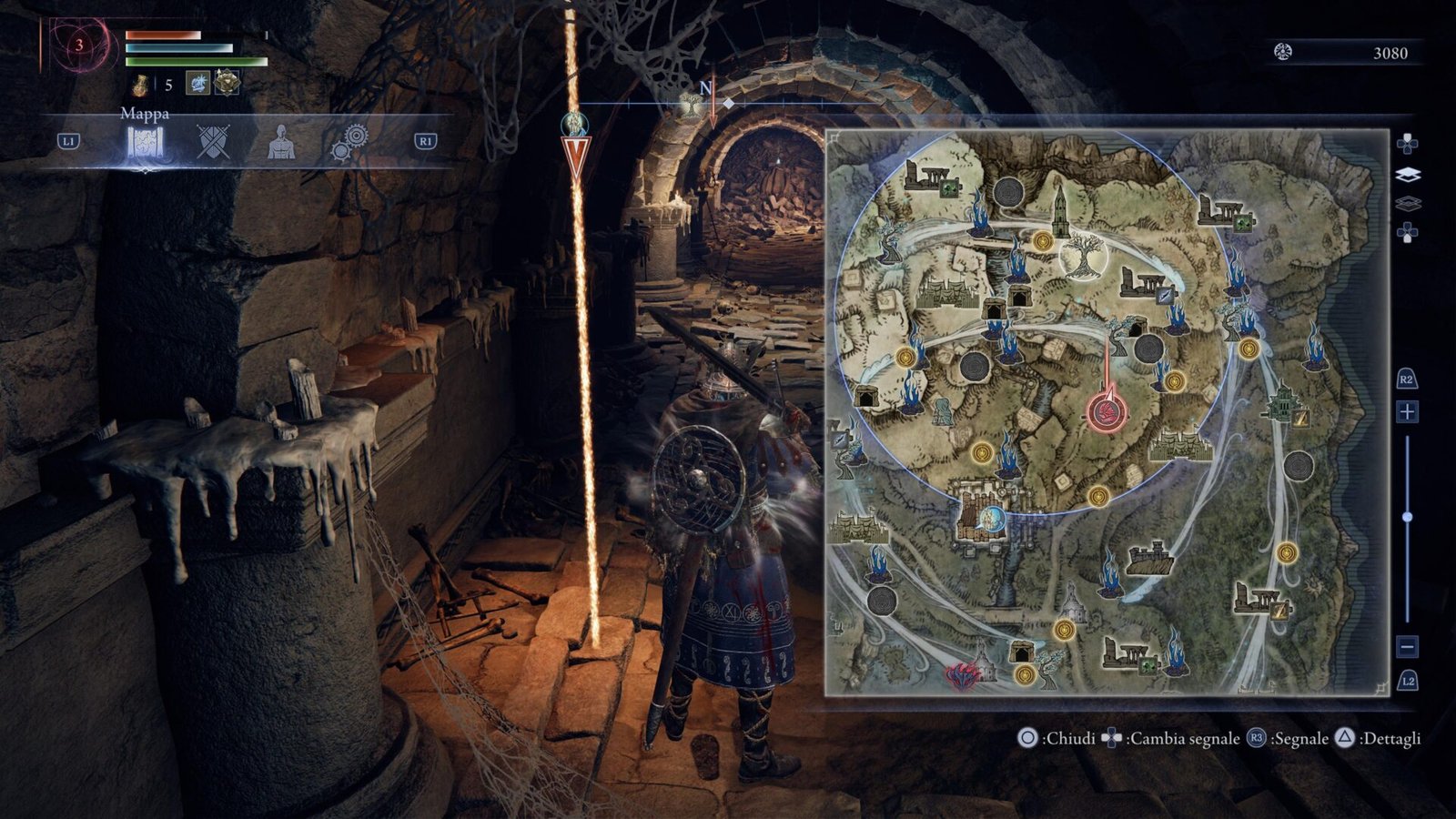Open the character body tab
Screen dimensions: 1456x819
pyautogui.click(x=281, y=142)
